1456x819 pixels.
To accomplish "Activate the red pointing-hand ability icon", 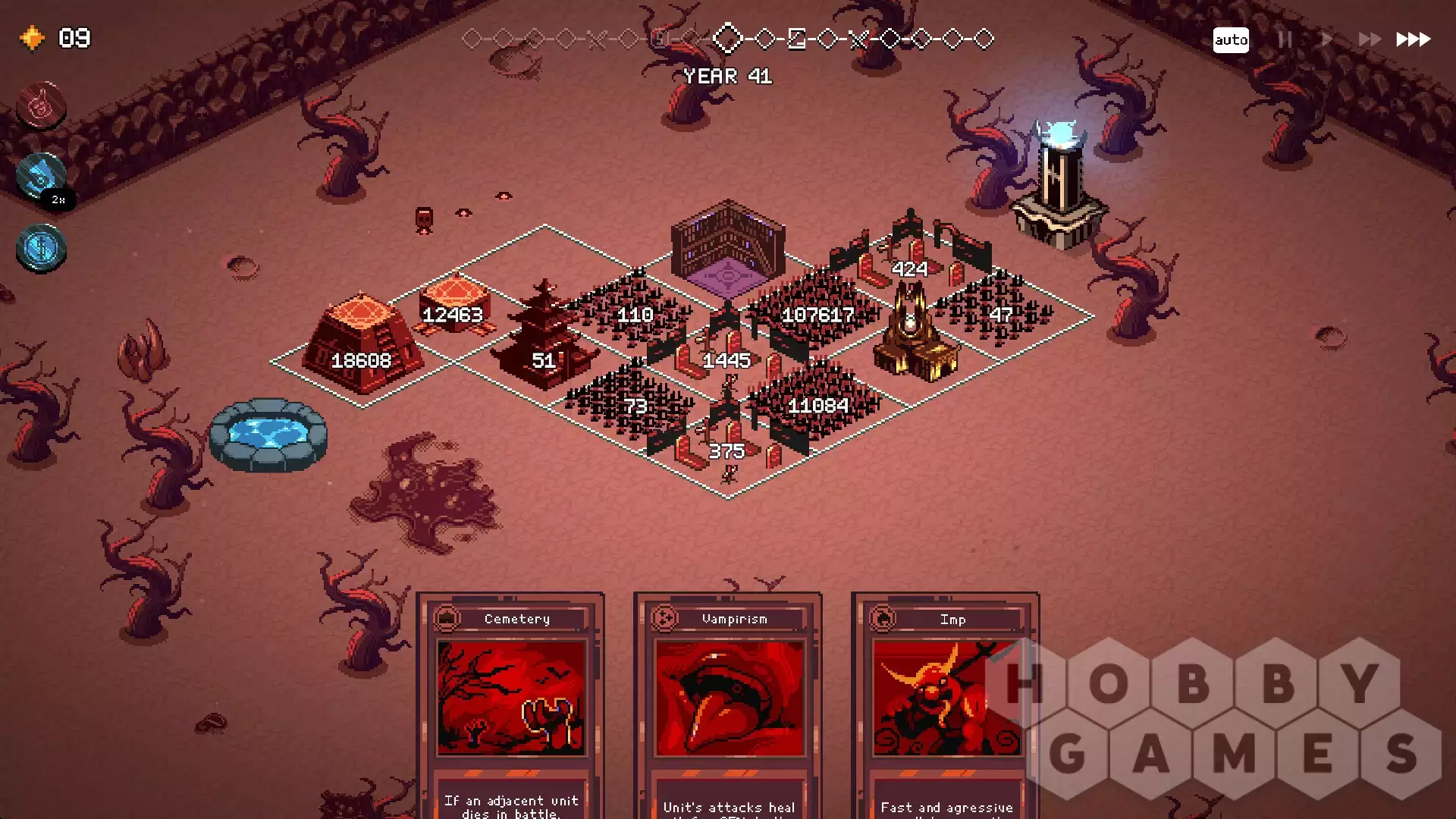I will (41, 105).
